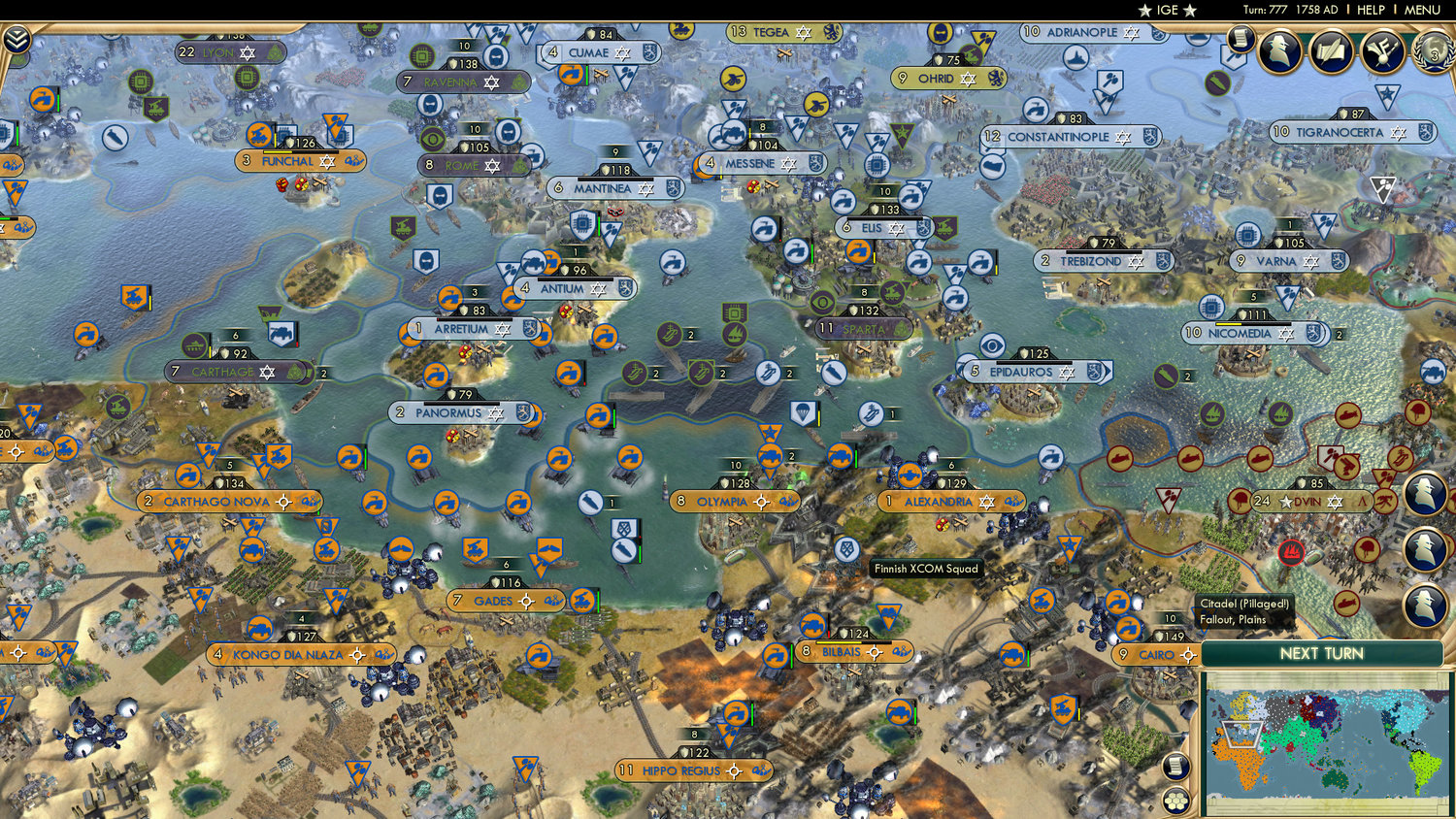Screen dimensions: 1456x819
Task: Open the Diplomacy overview scroll-and-quill icon
Action: pos(1331,50)
